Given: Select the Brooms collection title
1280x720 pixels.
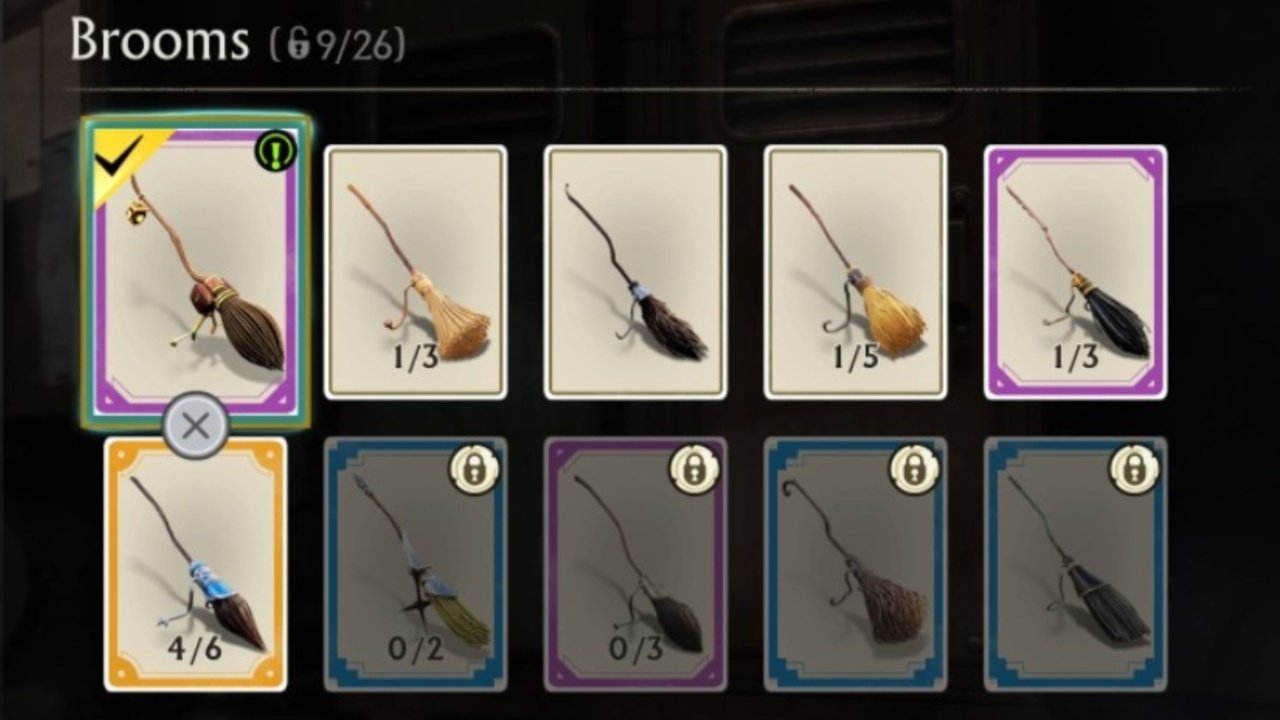Looking at the screenshot, I should pos(160,40).
